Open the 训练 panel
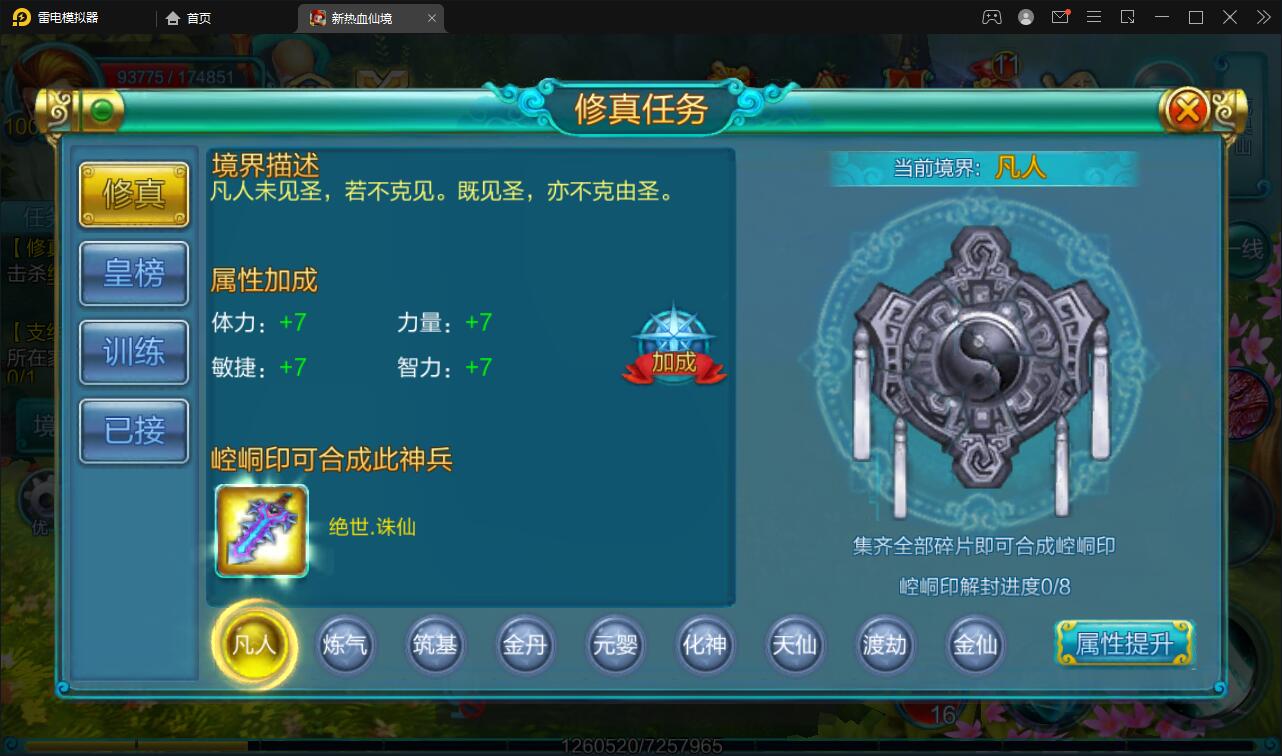 pyautogui.click(x=133, y=352)
